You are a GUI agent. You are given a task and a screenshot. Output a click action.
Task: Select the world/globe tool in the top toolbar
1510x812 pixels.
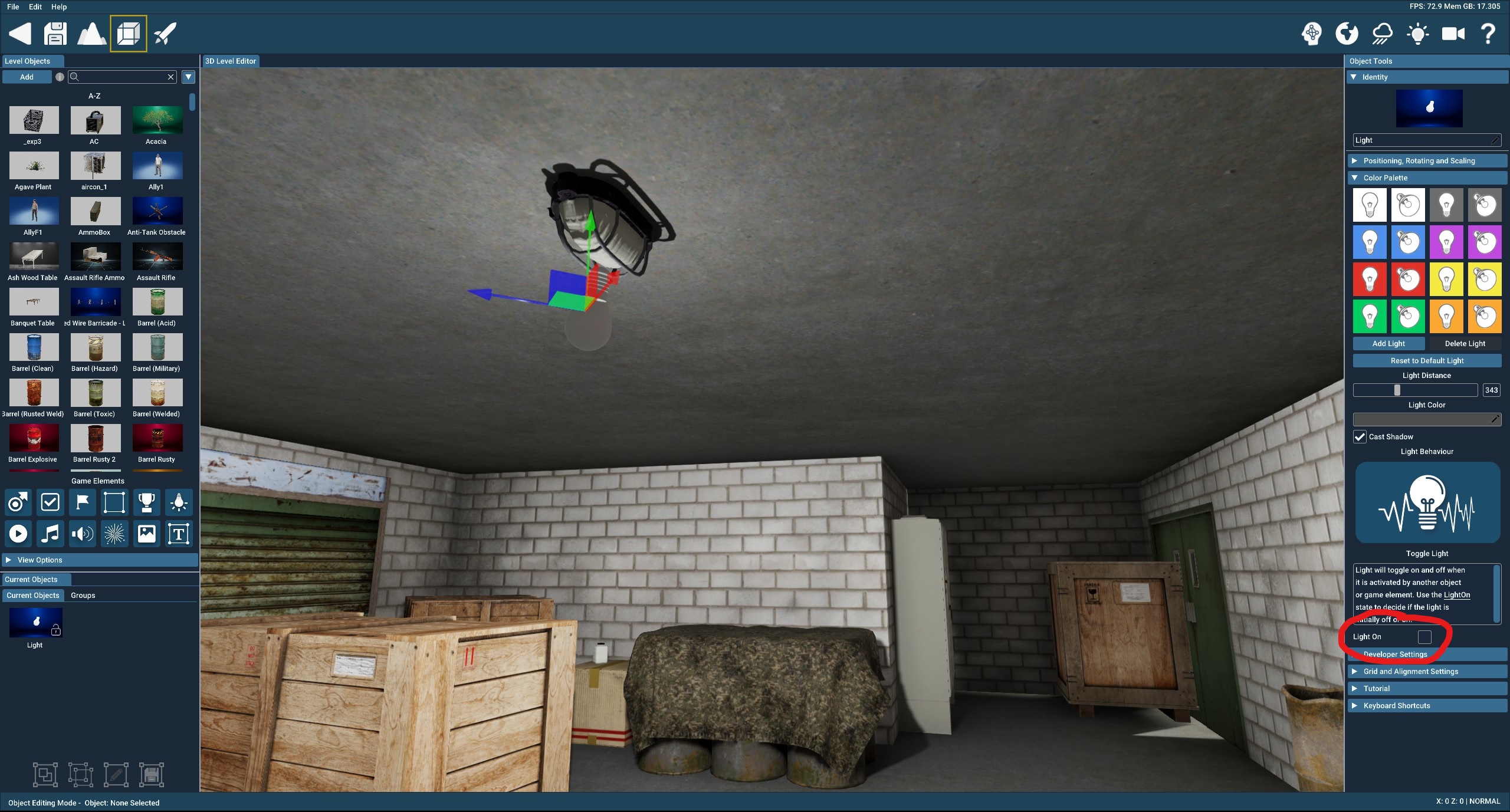coord(1346,34)
